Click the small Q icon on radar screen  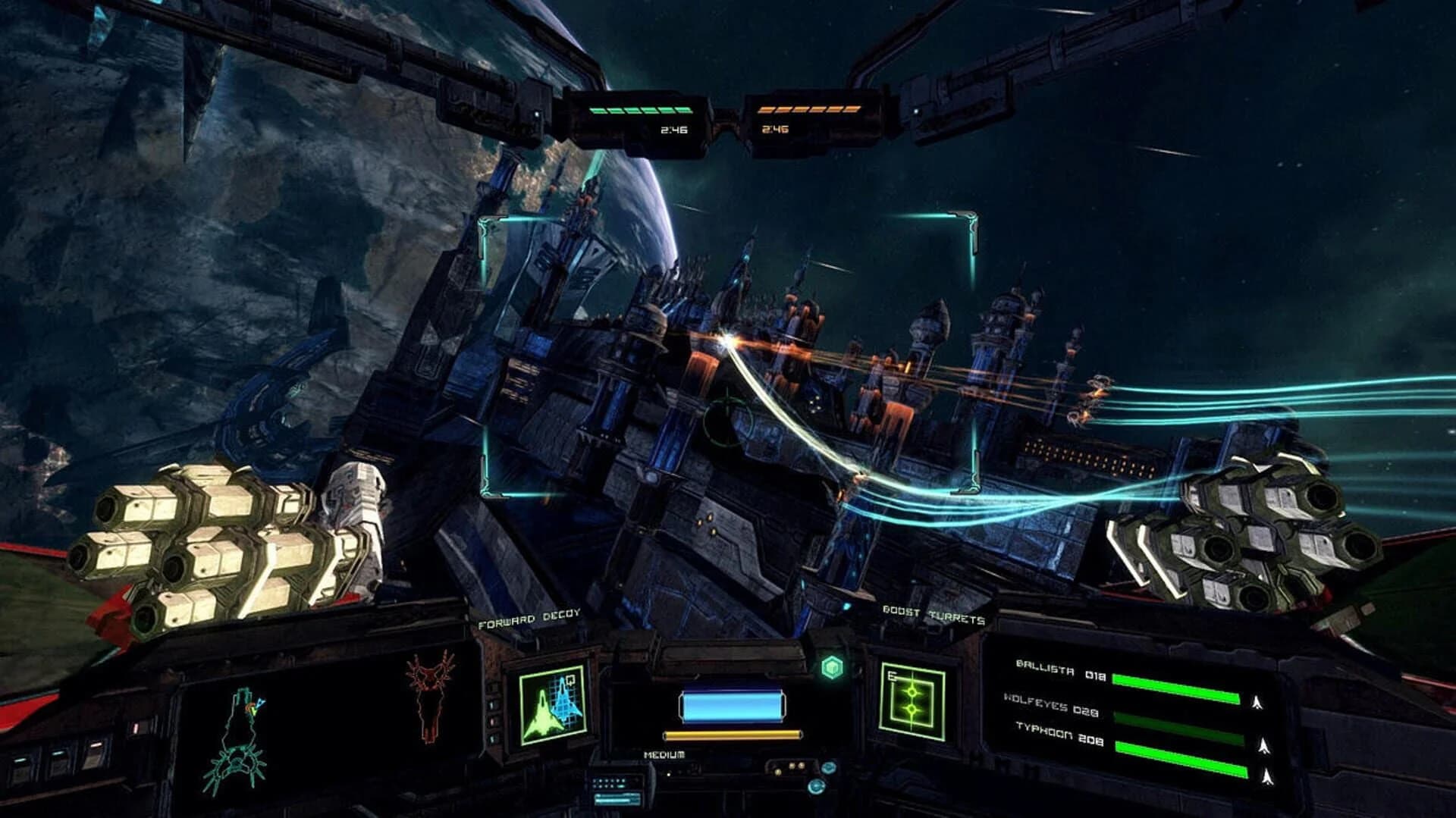(x=570, y=680)
